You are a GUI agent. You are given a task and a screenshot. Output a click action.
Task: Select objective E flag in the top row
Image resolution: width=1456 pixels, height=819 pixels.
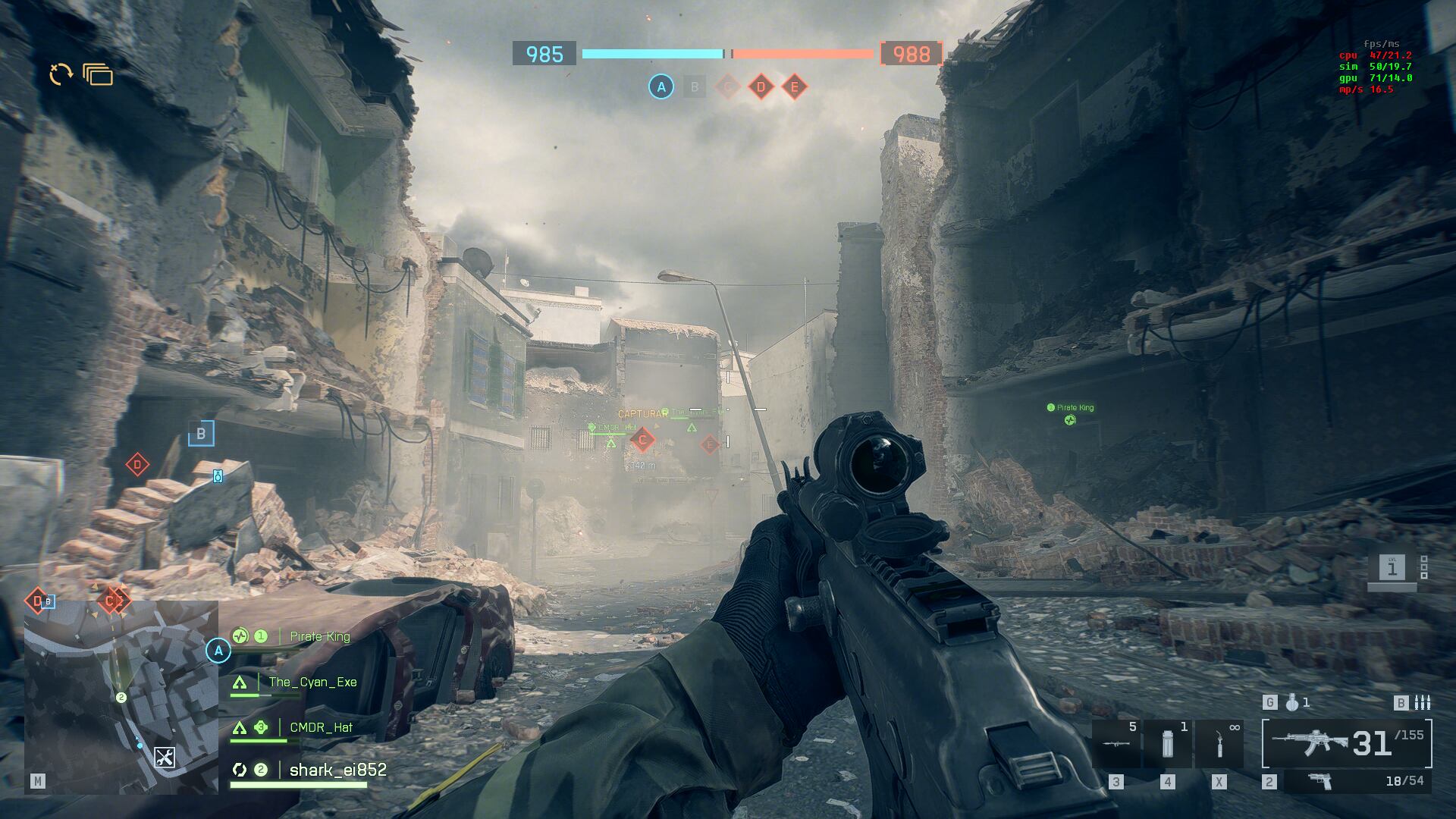[x=794, y=87]
